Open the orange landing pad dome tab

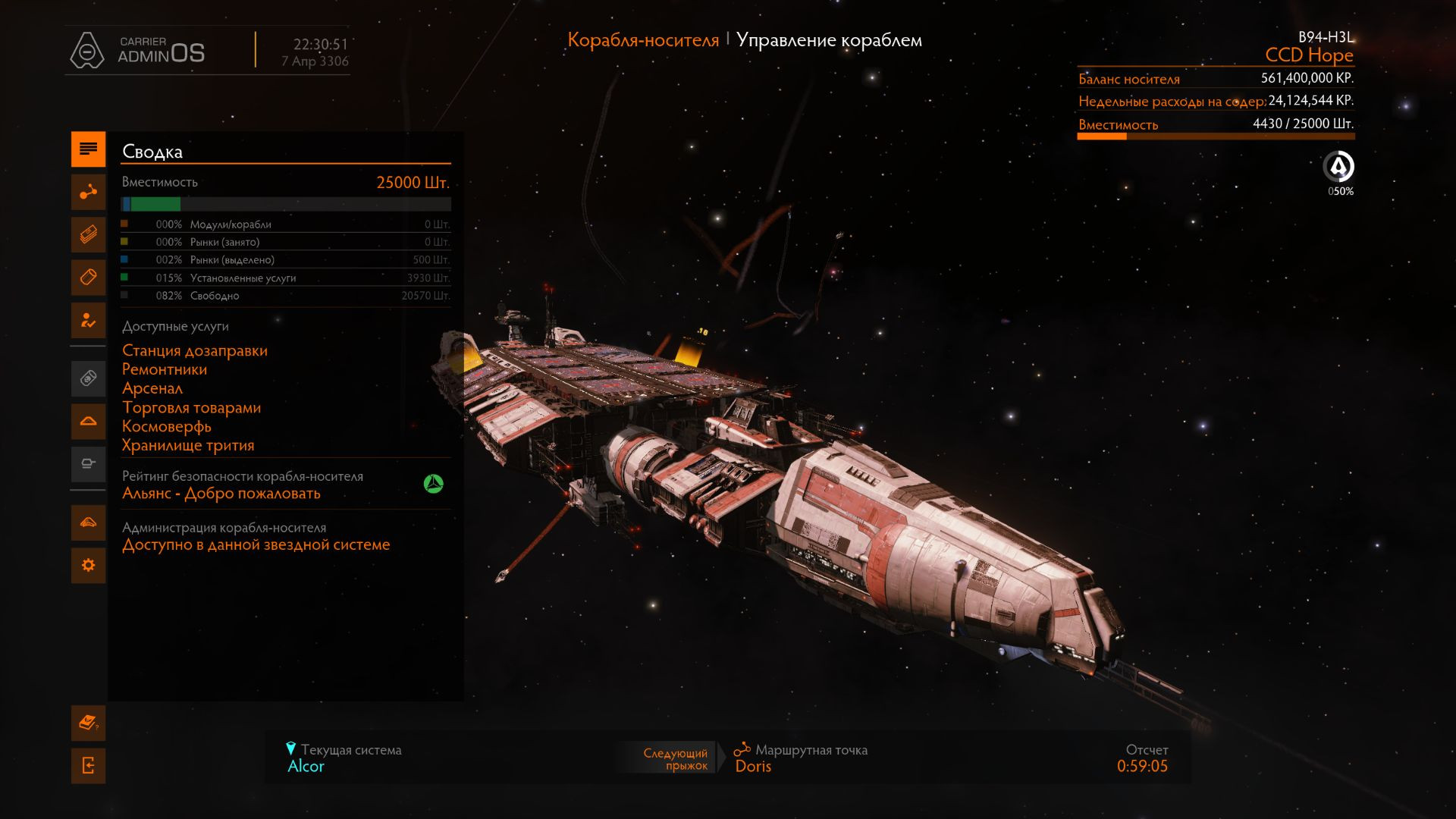88,421
